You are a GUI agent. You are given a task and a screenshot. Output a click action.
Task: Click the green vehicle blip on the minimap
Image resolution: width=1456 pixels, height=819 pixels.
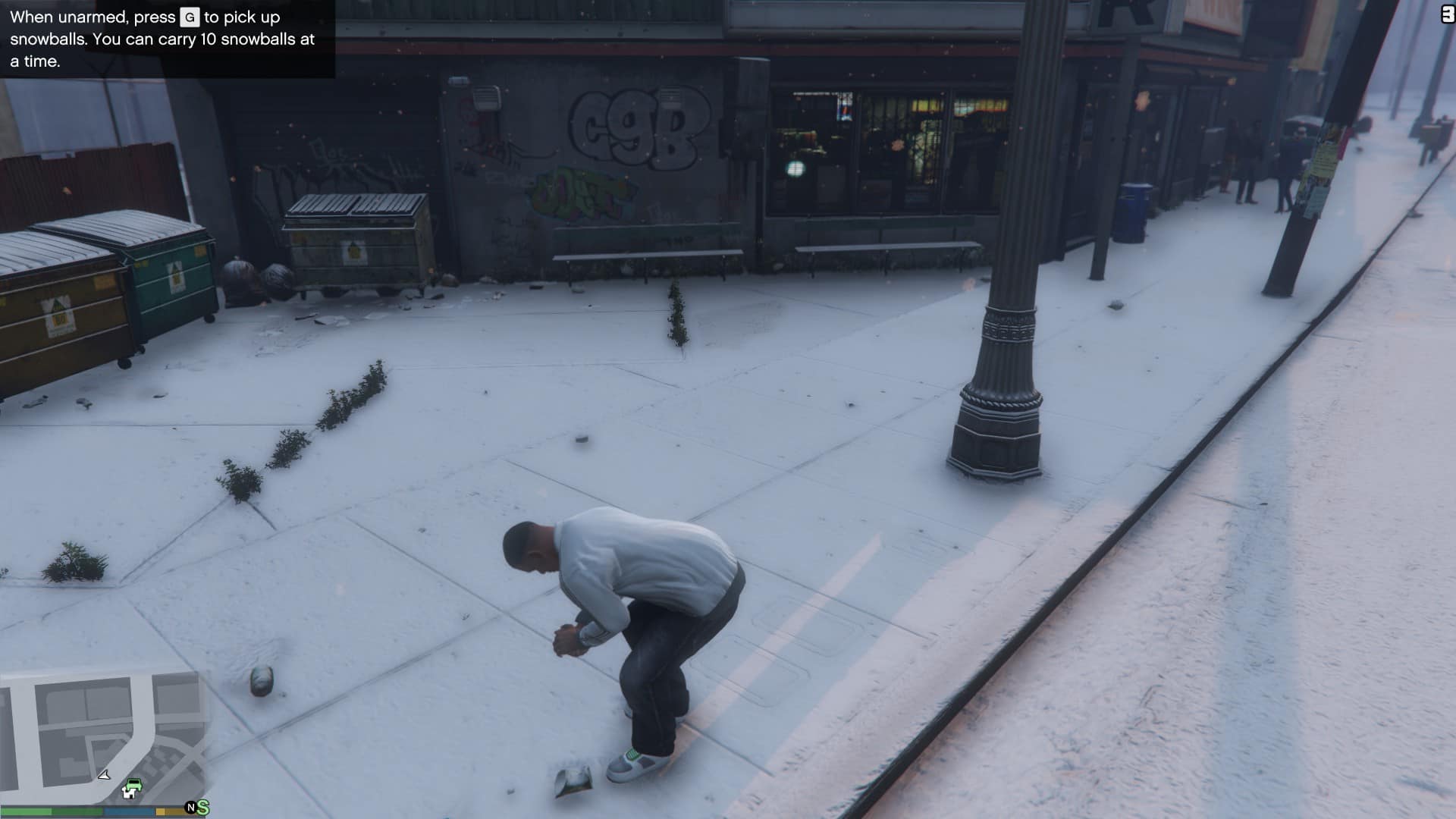(x=133, y=784)
